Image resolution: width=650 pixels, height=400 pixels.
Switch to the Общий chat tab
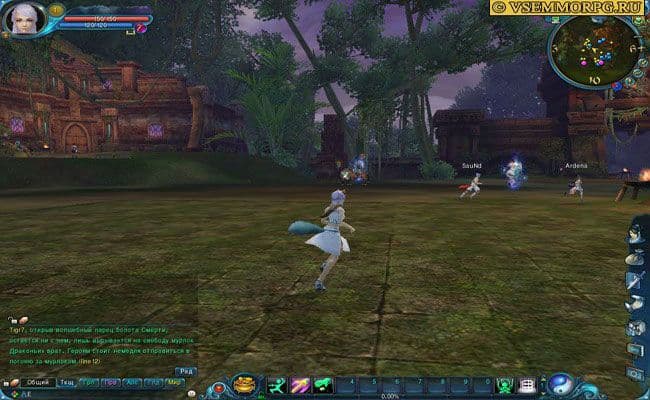37,383
